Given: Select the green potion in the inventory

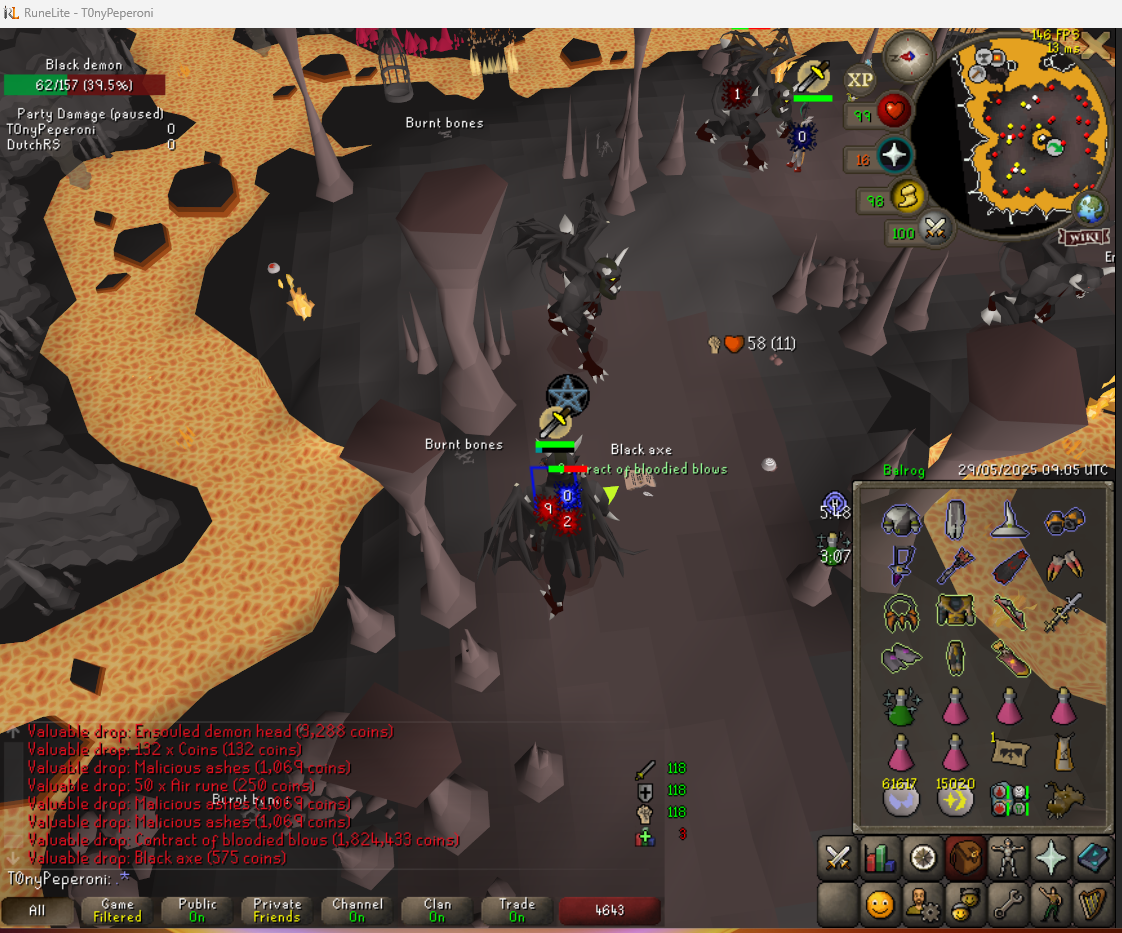Looking at the screenshot, I should click(901, 707).
